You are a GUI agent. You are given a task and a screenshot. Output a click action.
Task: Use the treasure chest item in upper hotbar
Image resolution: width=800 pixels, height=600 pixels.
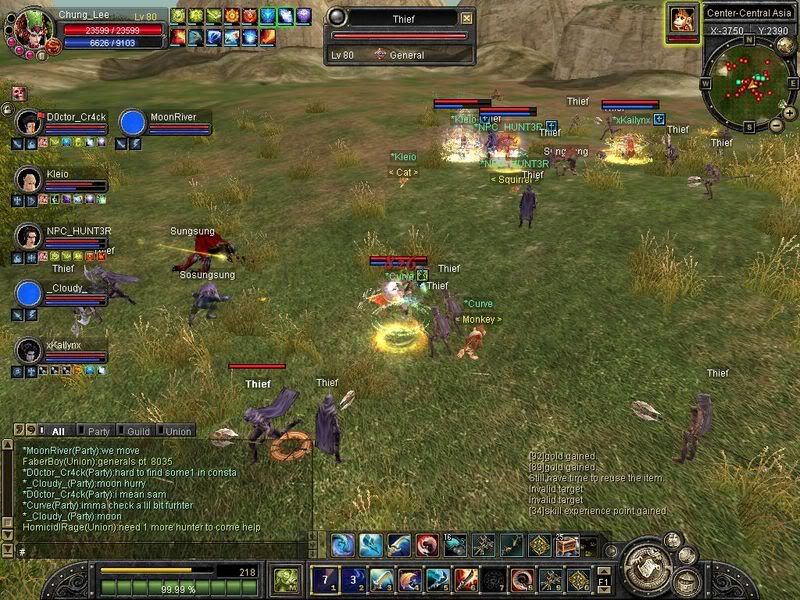click(x=568, y=545)
